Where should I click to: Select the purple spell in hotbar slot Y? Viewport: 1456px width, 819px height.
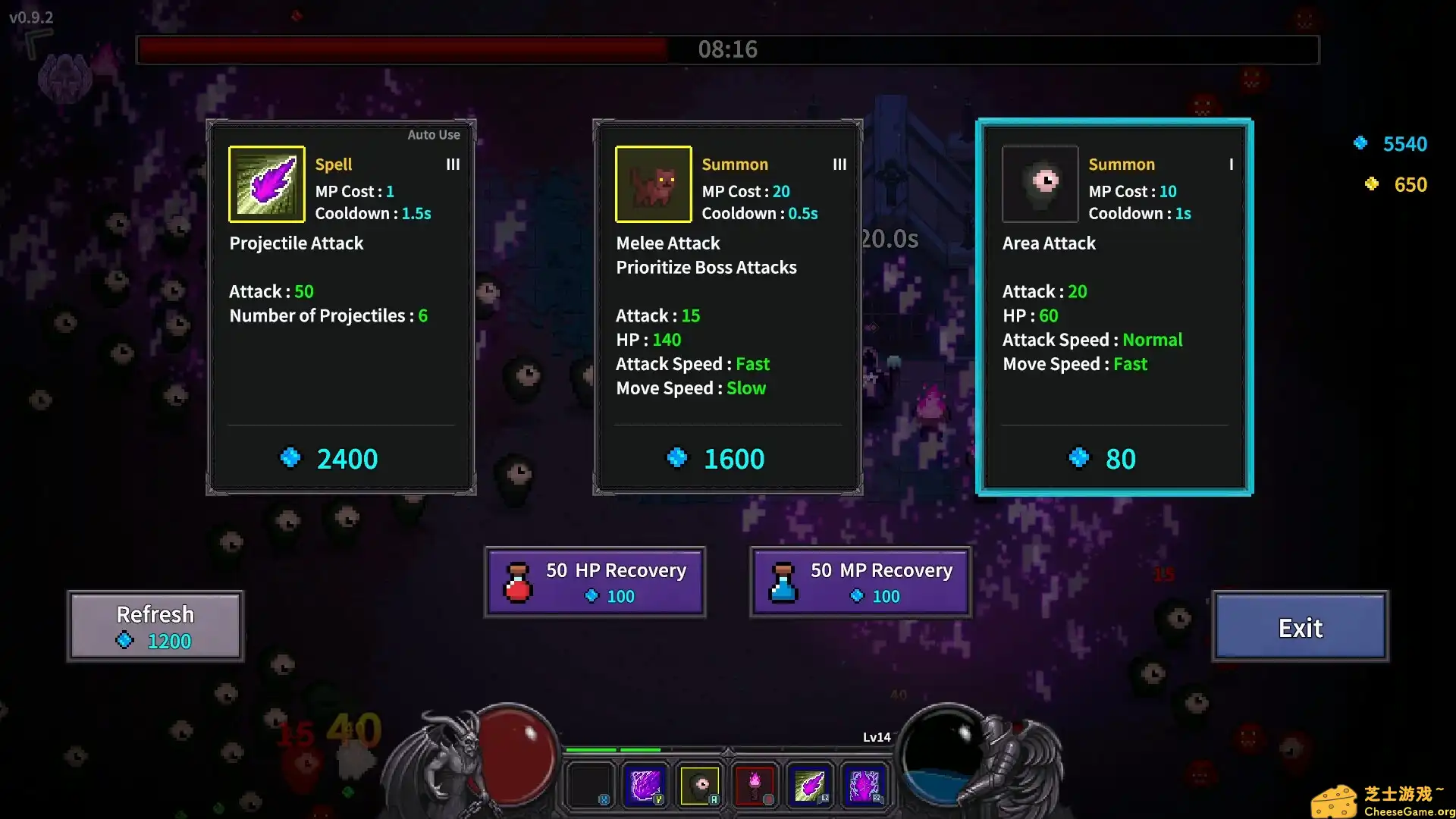coord(645,785)
